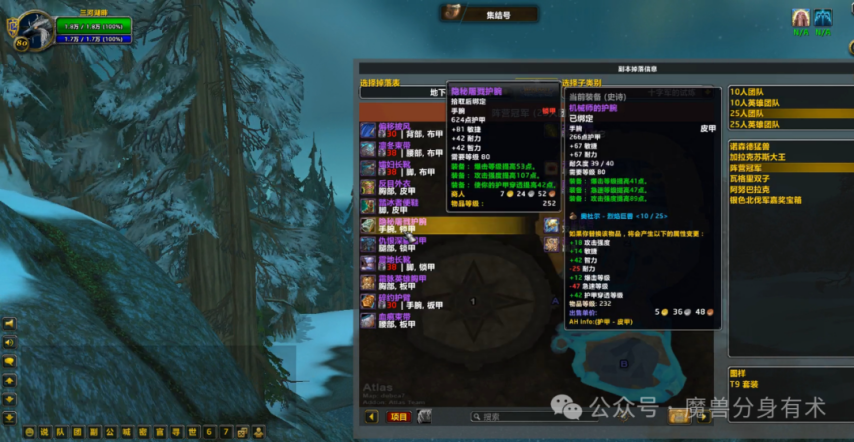854x442 pixels.
Task: Click the 项目 button in the loot panel
Action: point(399,417)
